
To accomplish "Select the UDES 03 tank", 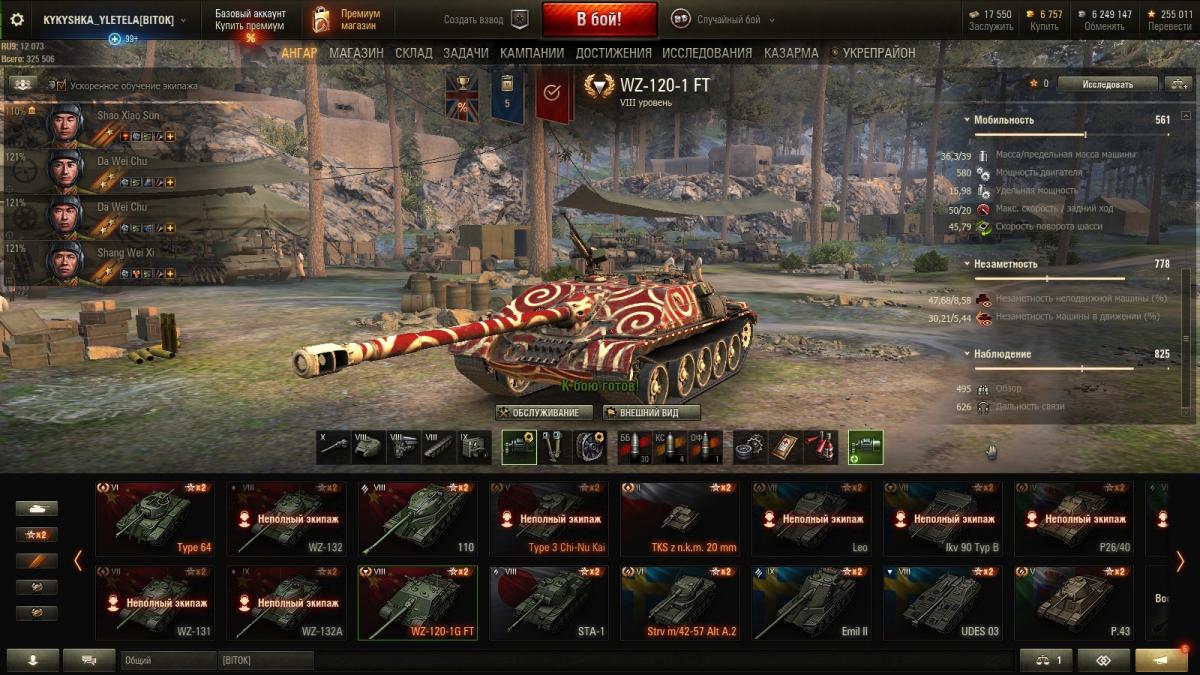I will [943, 602].
